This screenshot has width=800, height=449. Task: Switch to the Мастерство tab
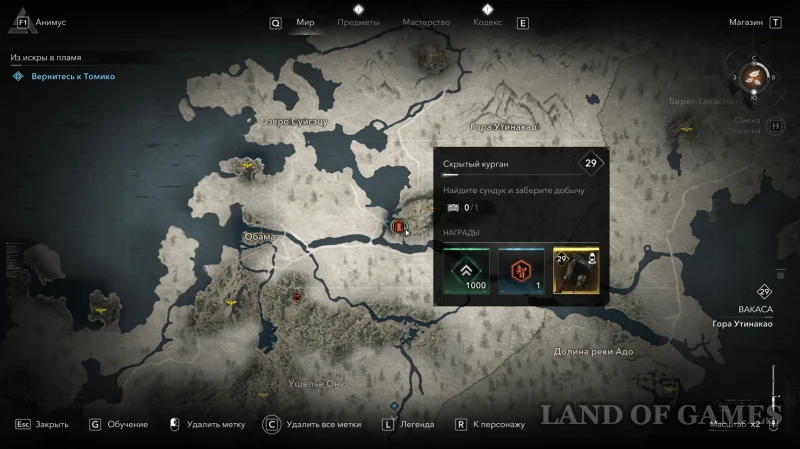[x=426, y=22]
